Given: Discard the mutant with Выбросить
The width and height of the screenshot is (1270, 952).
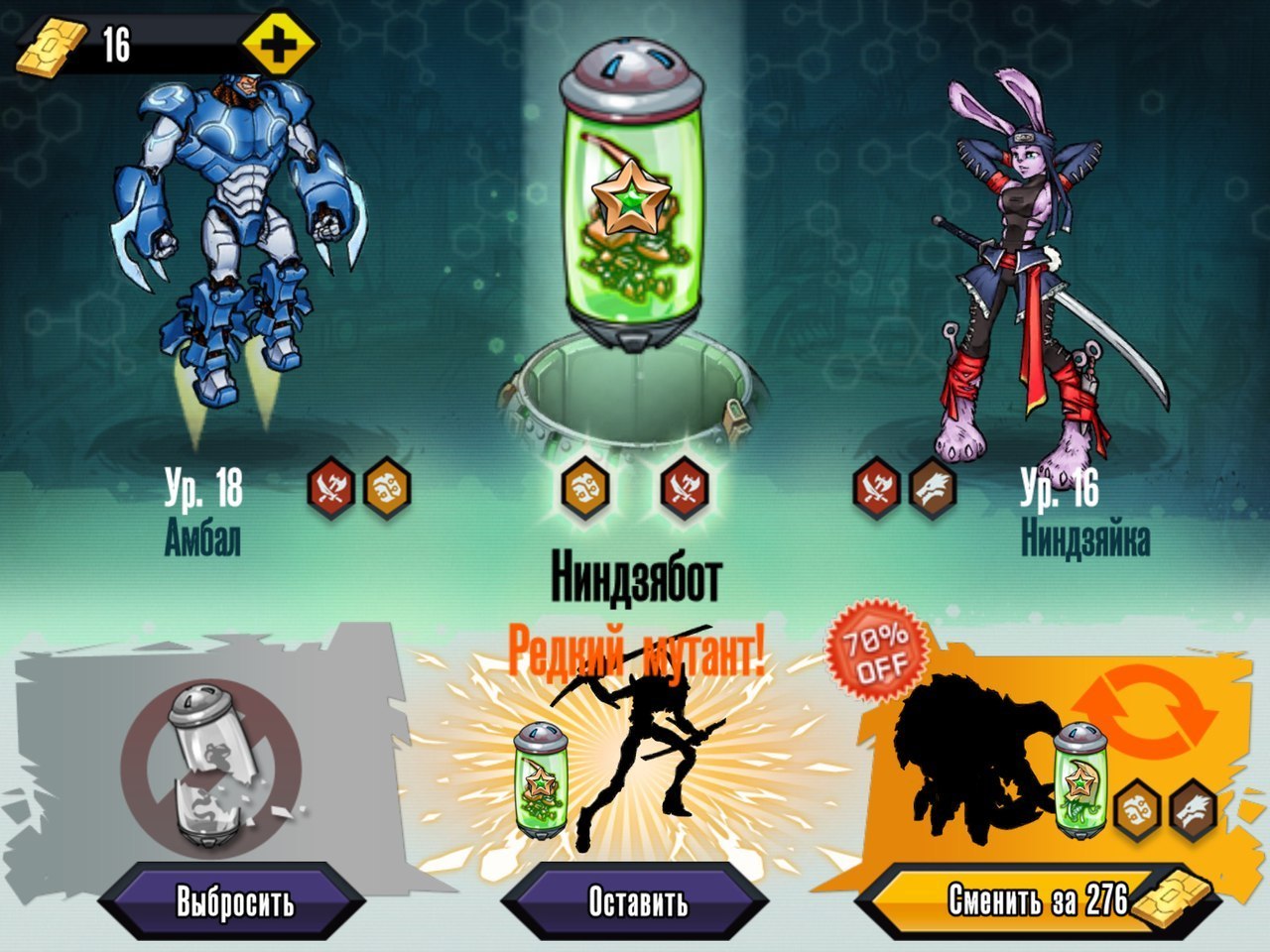Looking at the screenshot, I should 235,902.
